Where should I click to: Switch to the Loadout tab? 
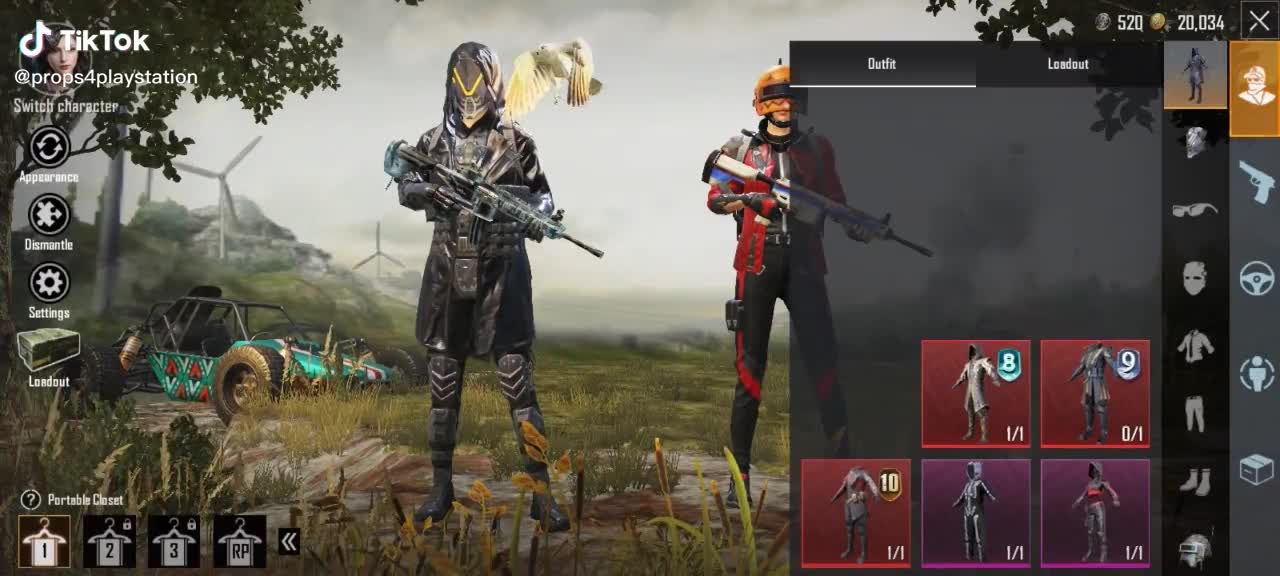click(1068, 64)
